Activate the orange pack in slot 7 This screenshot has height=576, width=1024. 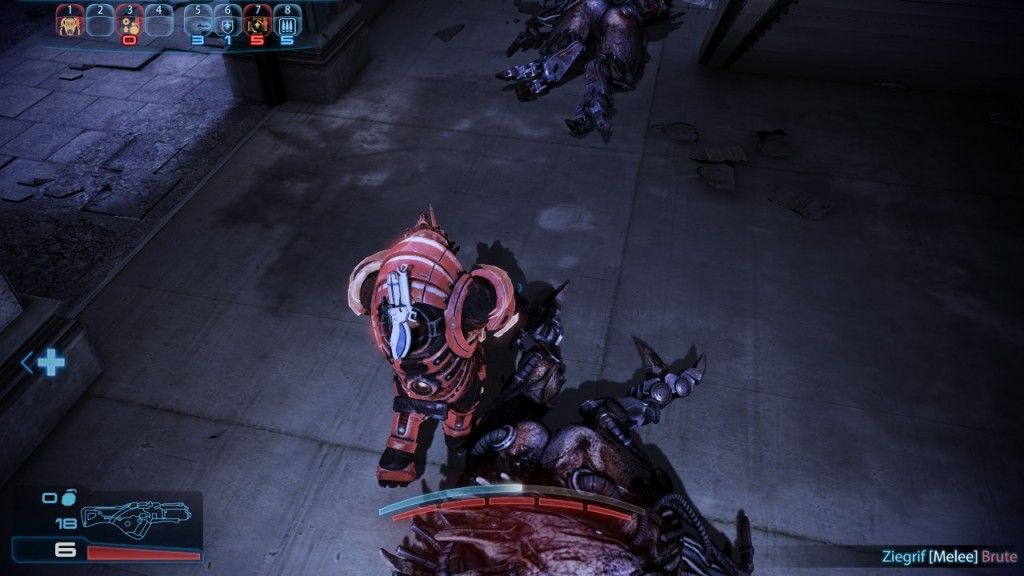[258, 24]
